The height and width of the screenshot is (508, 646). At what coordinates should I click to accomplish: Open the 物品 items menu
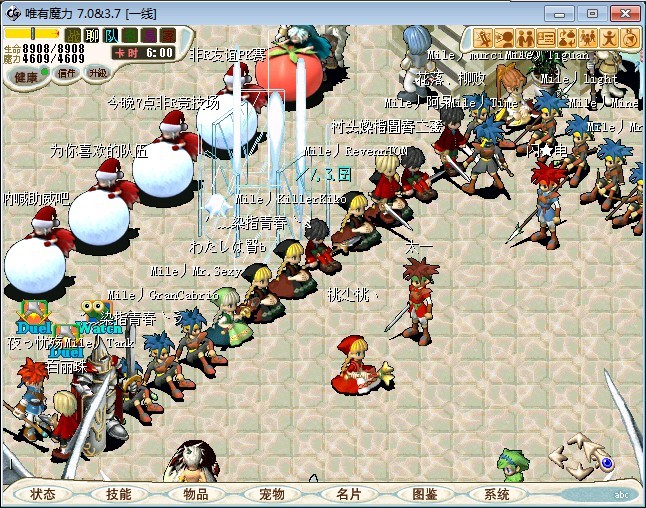point(195,494)
